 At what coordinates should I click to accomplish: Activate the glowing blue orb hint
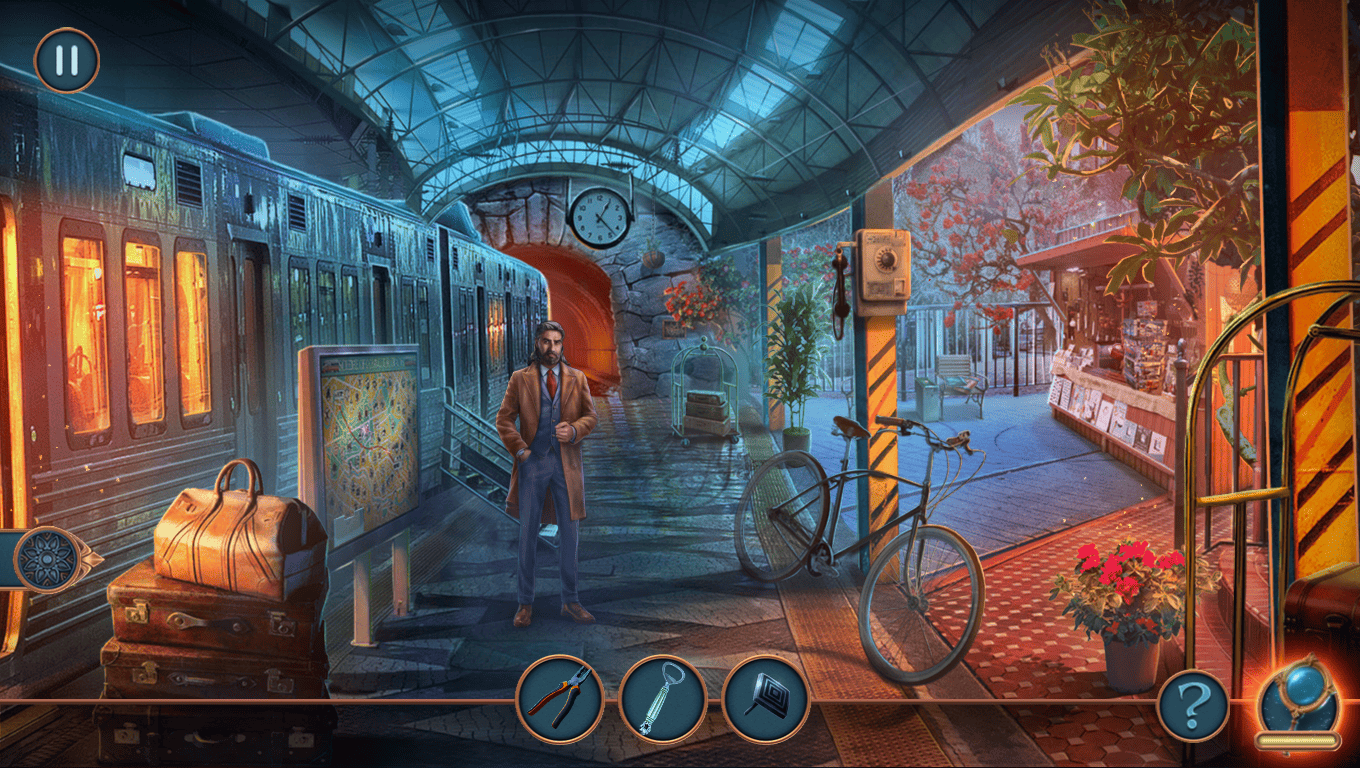[1297, 700]
